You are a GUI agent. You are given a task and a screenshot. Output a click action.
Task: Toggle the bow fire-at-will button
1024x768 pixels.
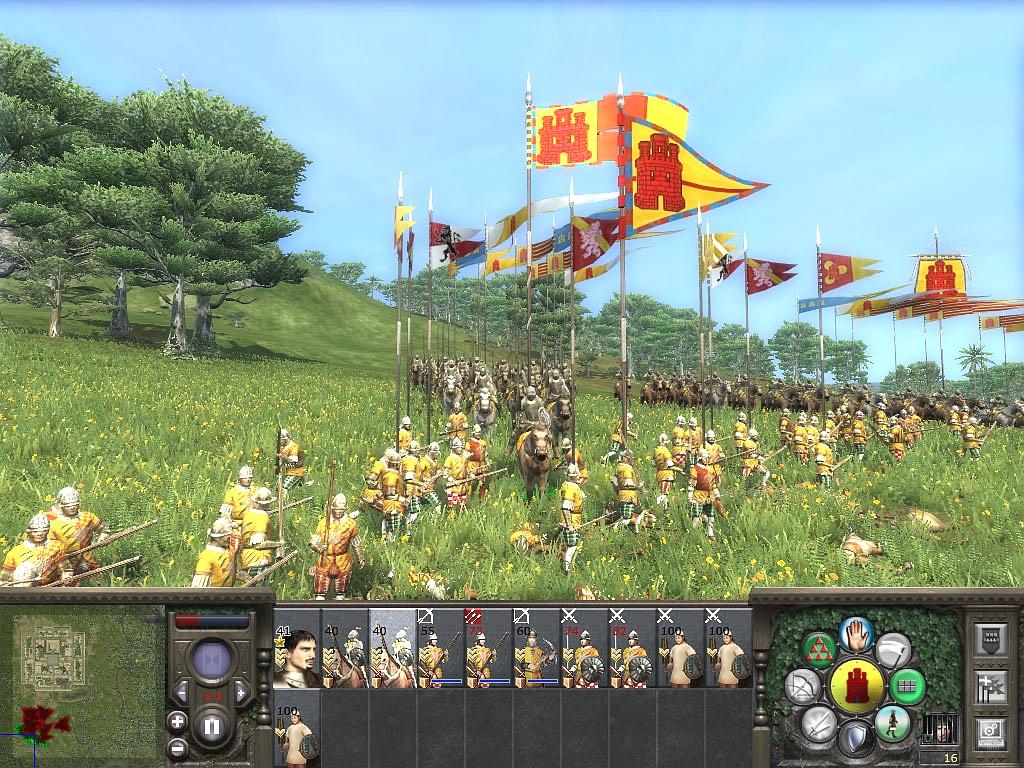[801, 686]
